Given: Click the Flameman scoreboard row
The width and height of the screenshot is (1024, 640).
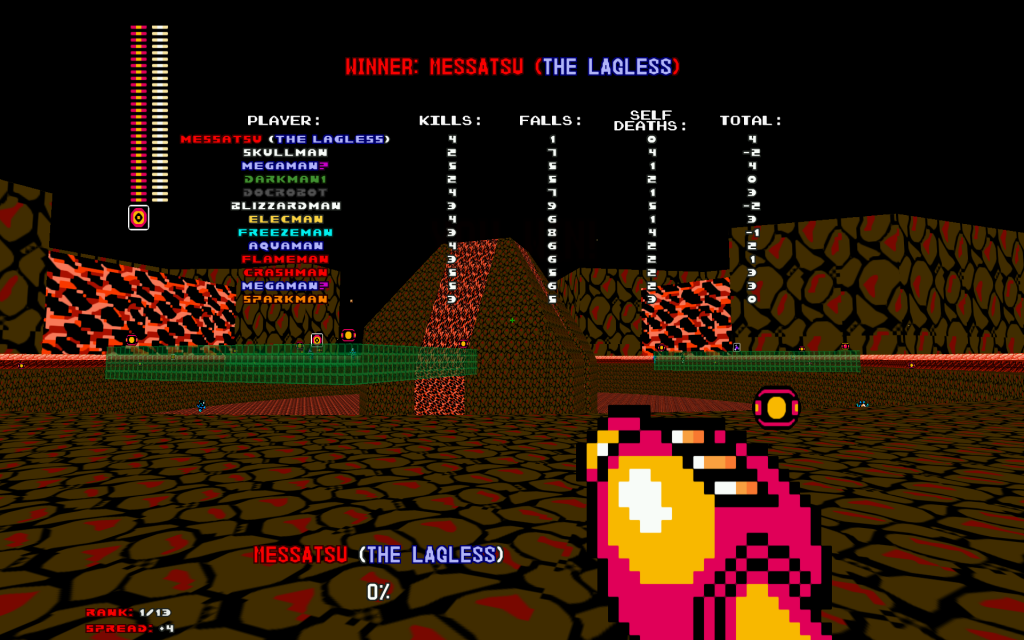Looking at the screenshot, I should pos(285,259).
